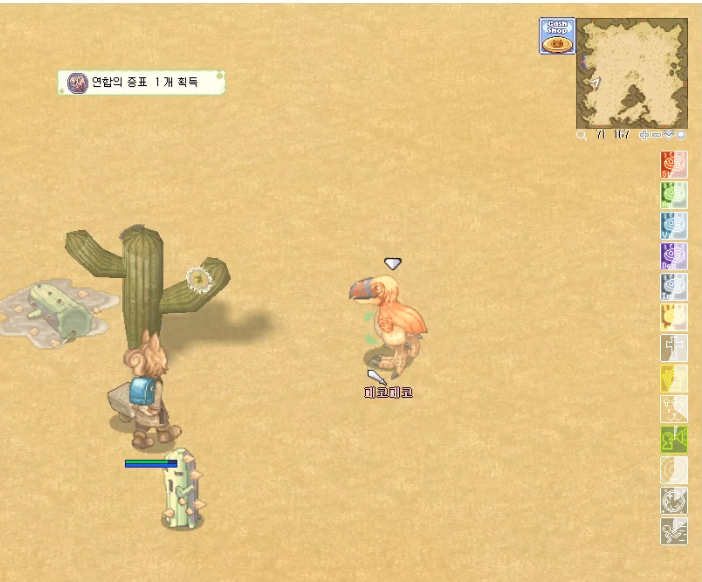This screenshot has height=582, width=702.
Task: Select the gray Int buff icon
Action: click(674, 287)
